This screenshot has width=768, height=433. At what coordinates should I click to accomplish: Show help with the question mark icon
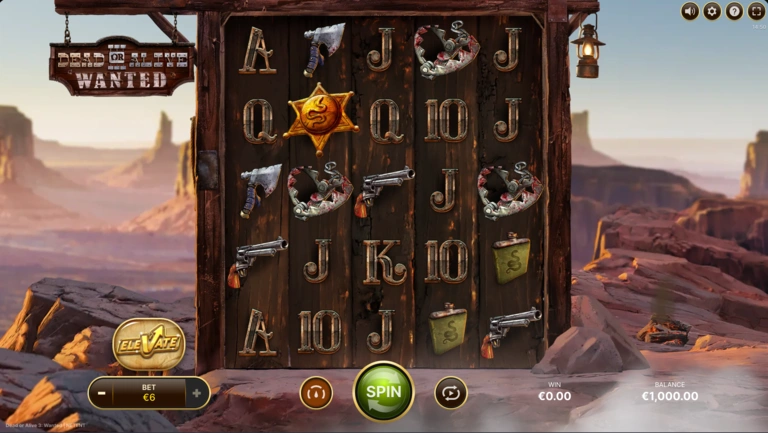[x=734, y=11]
